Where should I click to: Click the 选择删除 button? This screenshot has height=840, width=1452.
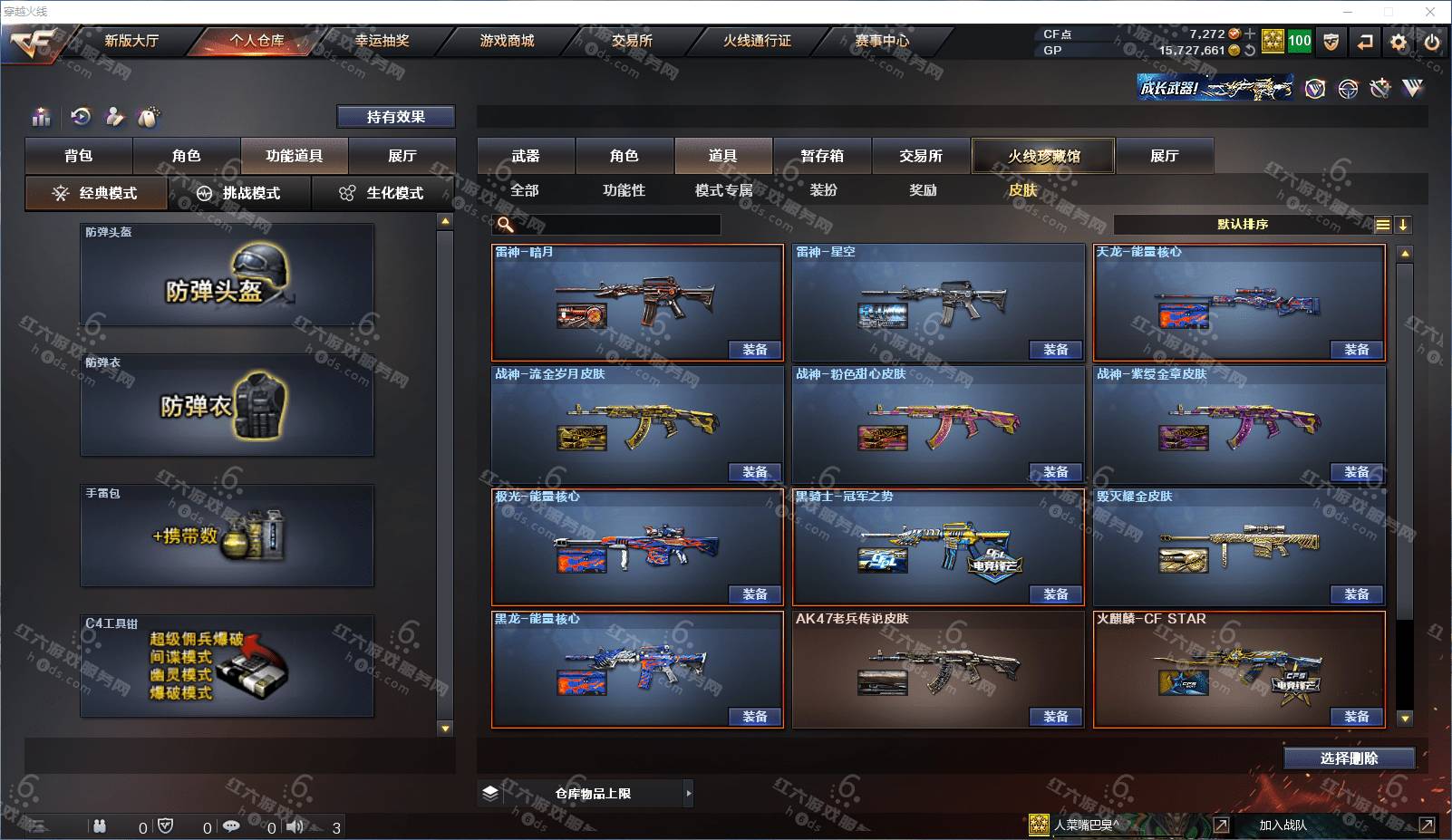tap(1349, 758)
